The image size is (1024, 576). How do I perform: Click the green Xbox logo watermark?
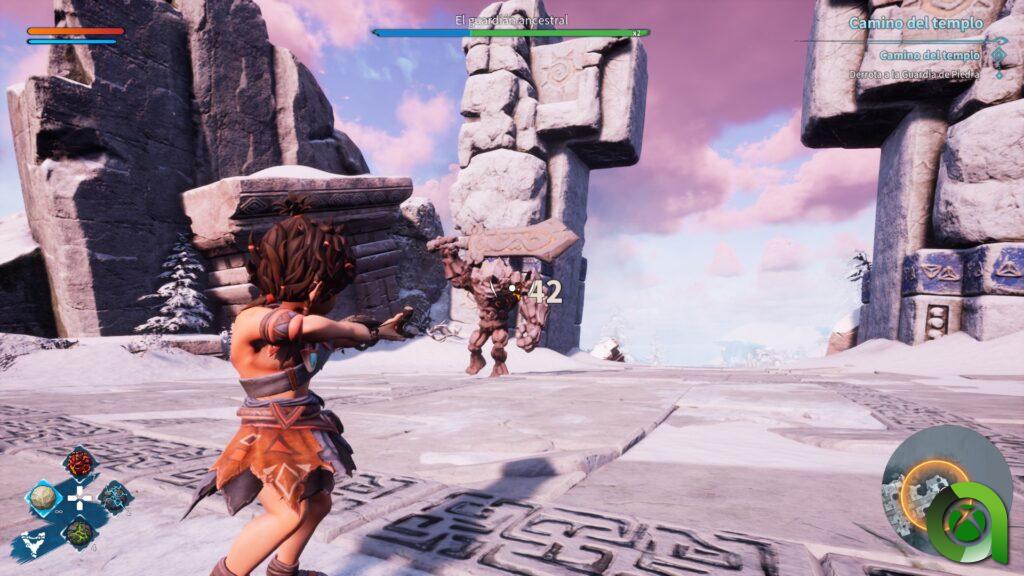coord(965,523)
